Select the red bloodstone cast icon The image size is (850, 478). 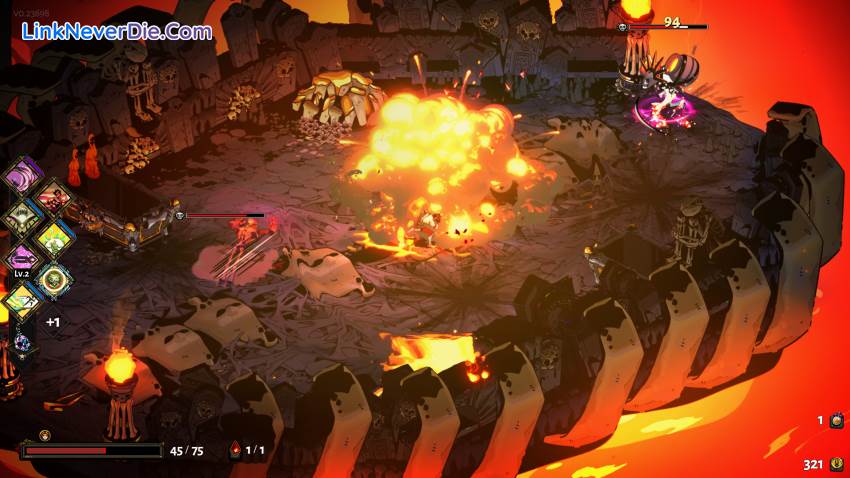pos(236,451)
